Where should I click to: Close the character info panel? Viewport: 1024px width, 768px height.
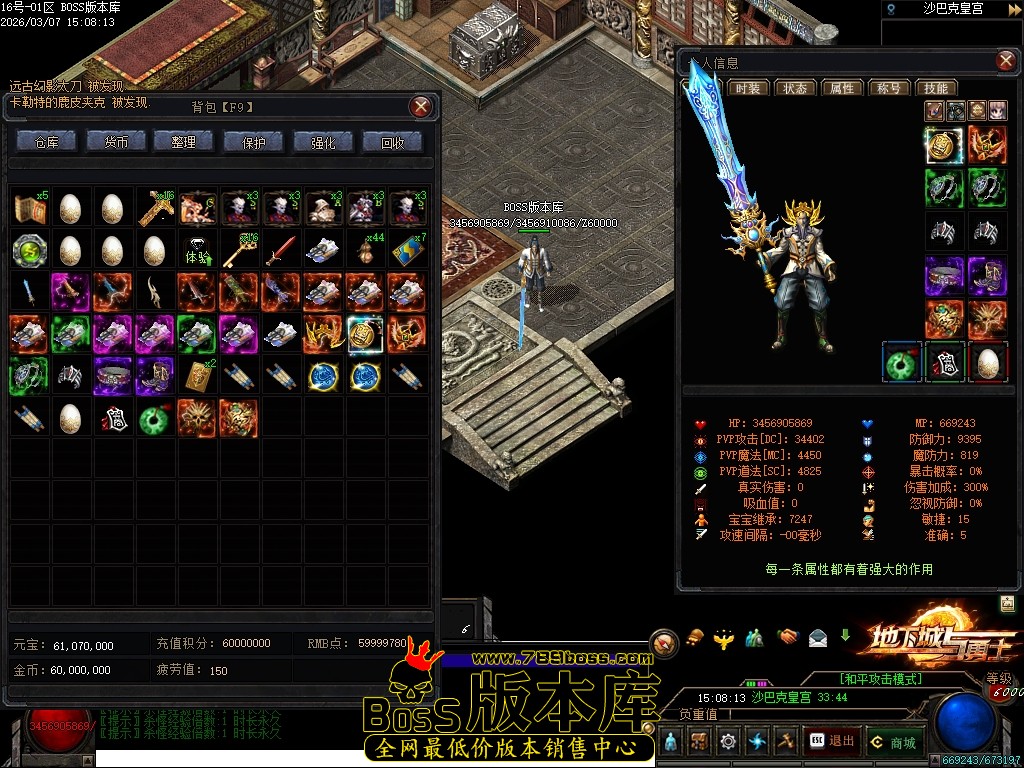1005,63
